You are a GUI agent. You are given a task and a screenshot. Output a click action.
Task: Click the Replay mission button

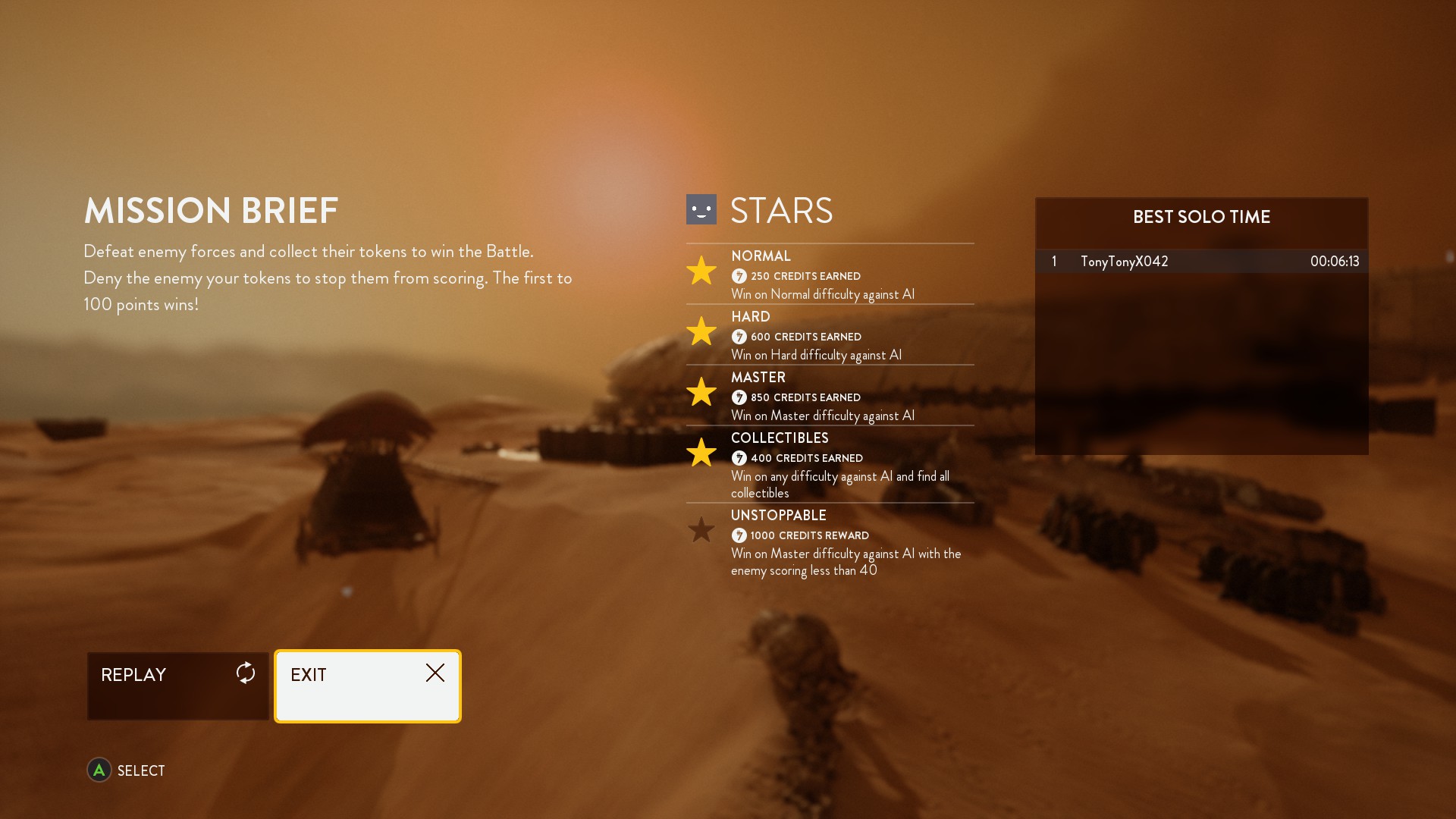tap(177, 686)
